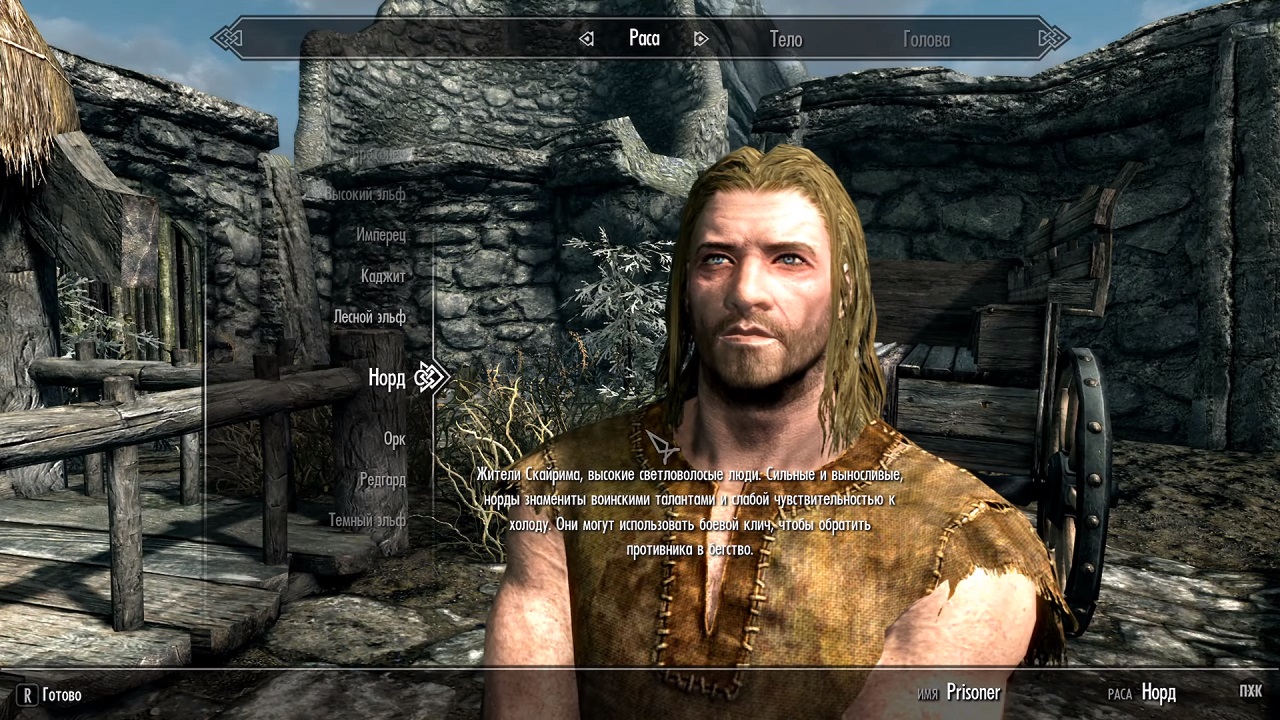The image size is (1280, 720).
Task: Choose Лесной эльф race option
Action: pyautogui.click(x=369, y=317)
